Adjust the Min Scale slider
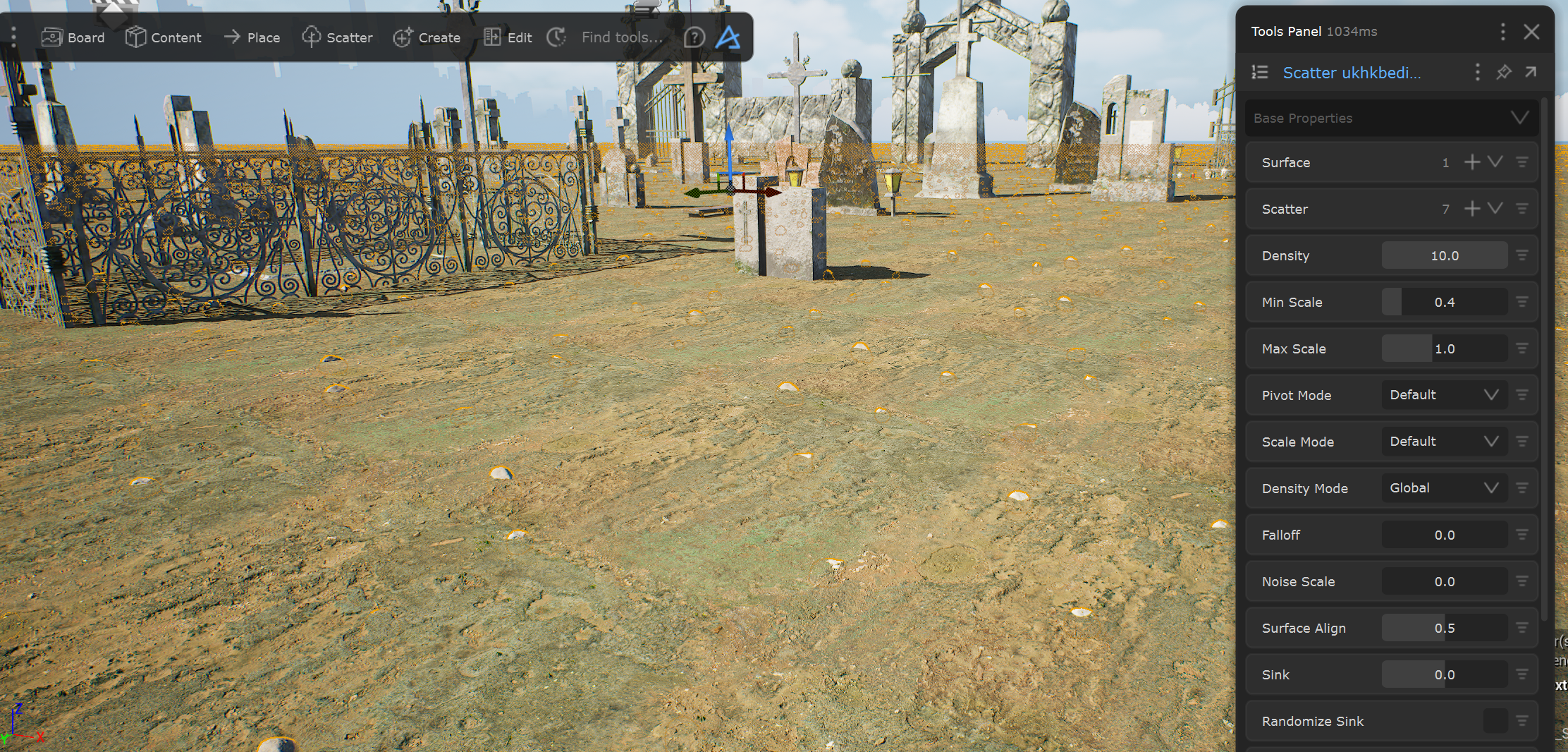1568x752 pixels. click(1444, 302)
